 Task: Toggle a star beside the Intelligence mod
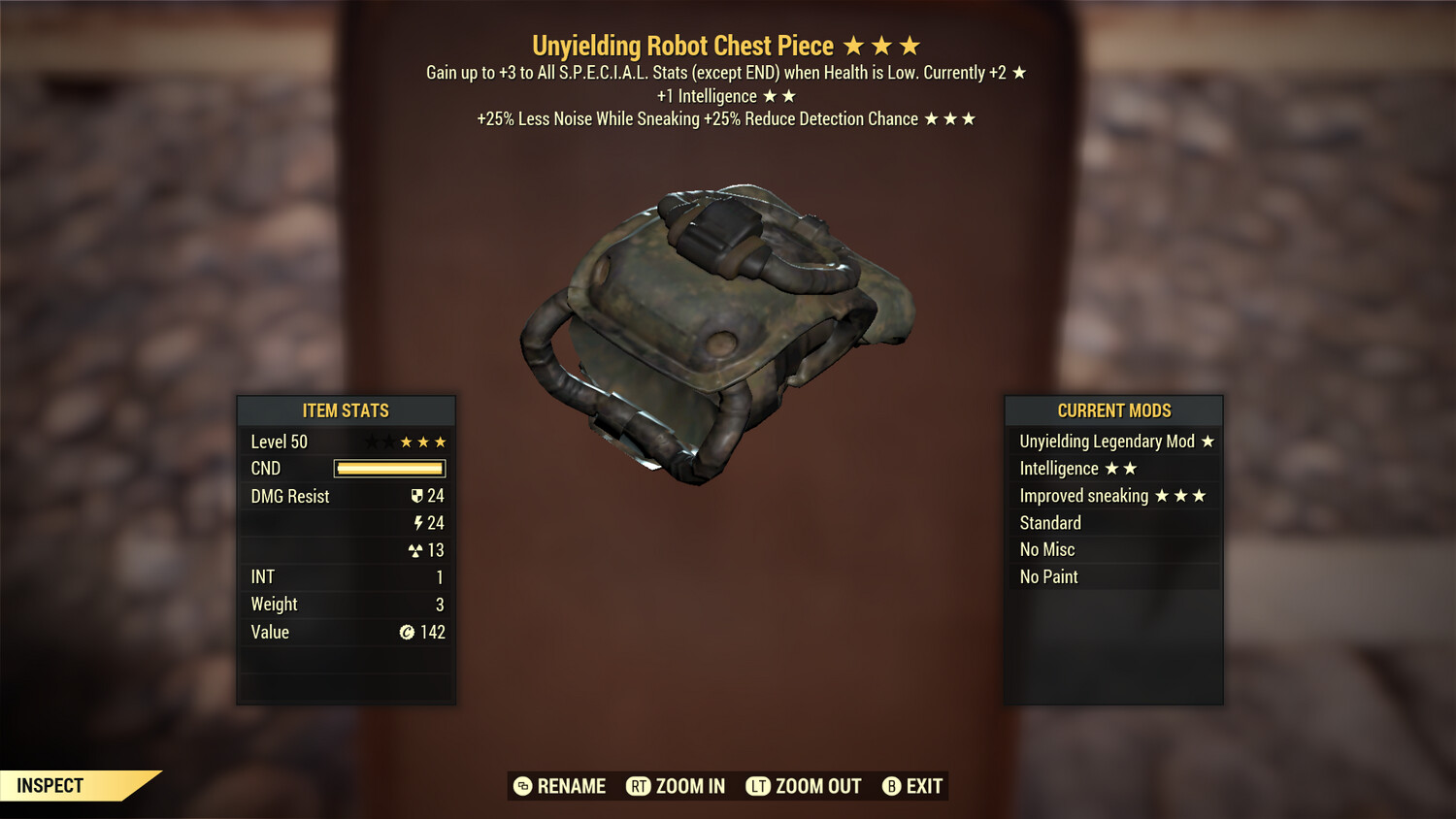point(1112,468)
